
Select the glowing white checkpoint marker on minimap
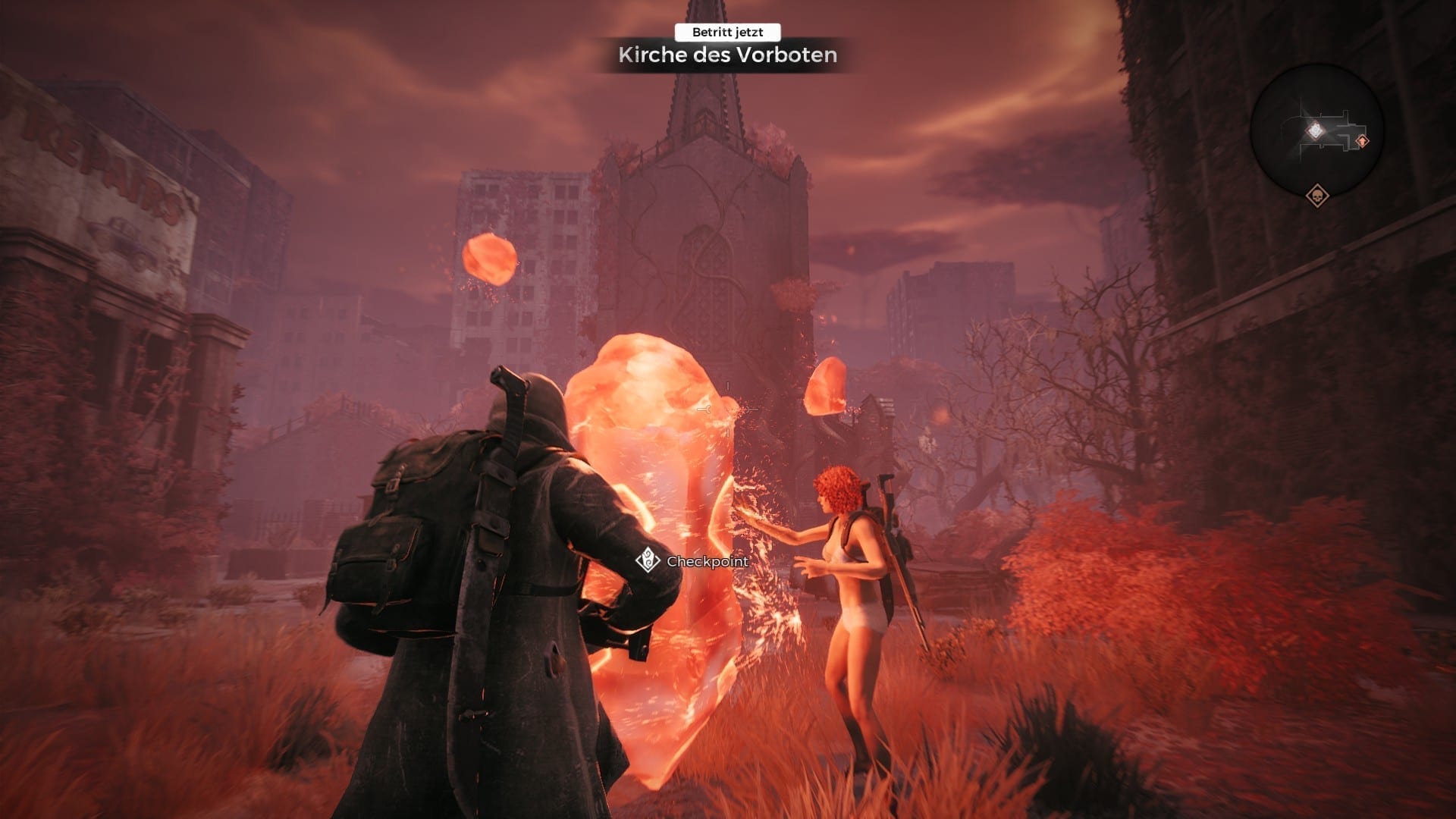pyautogui.click(x=1315, y=130)
